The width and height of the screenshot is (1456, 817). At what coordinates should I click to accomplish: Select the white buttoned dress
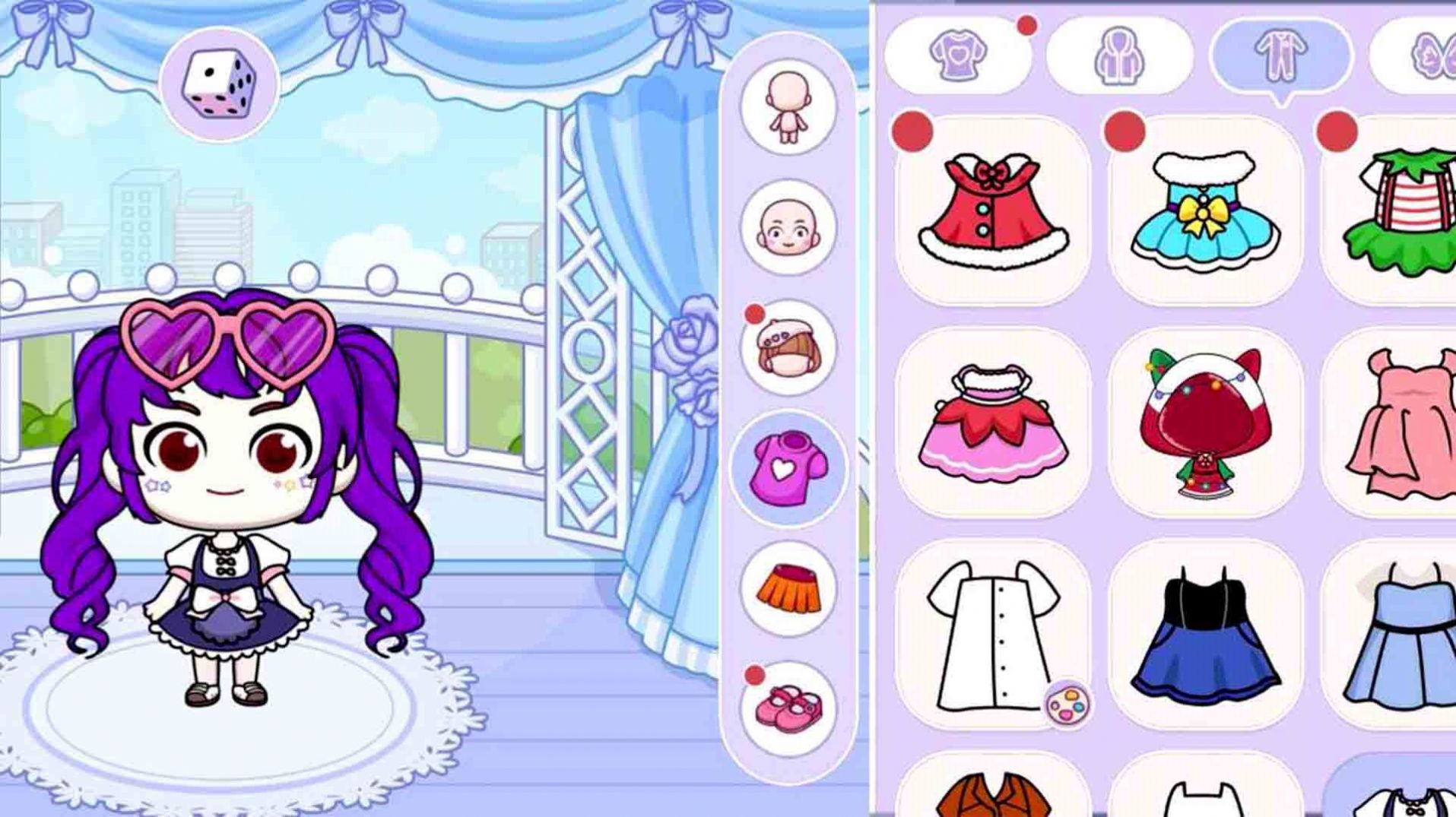[988, 635]
